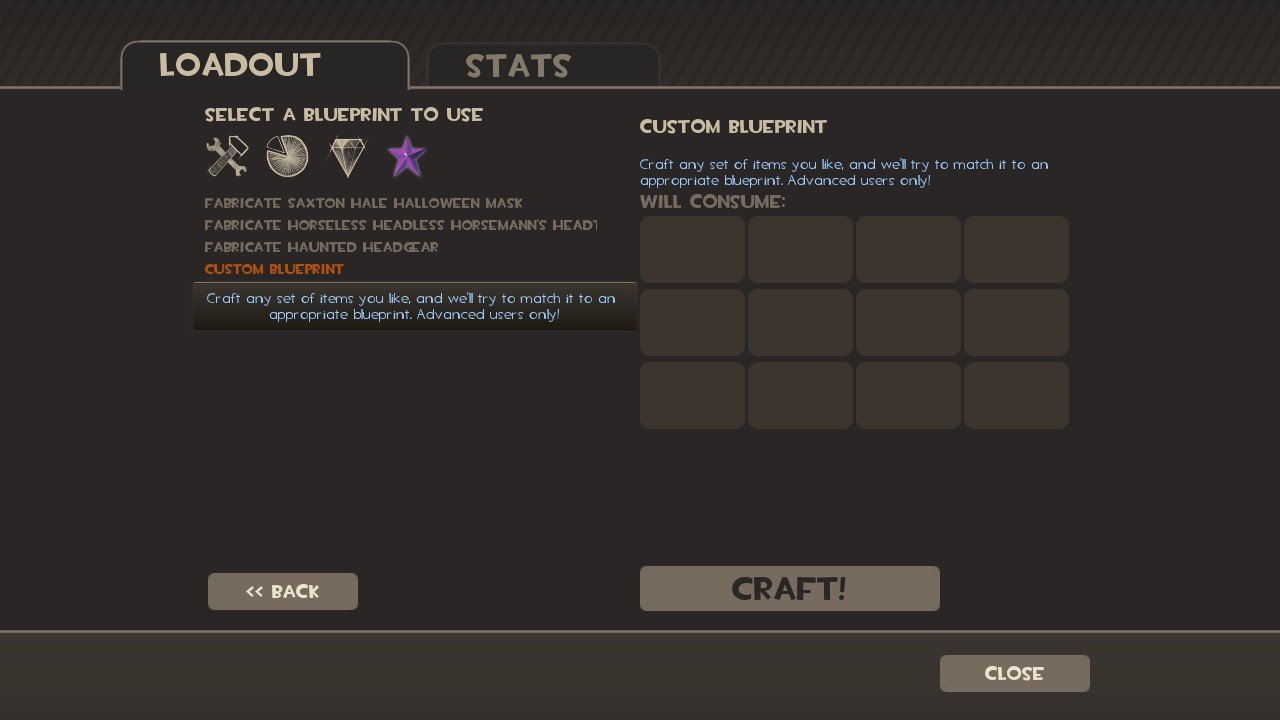The width and height of the screenshot is (1280, 720).
Task: Pick the purple star blueprint category
Action: pos(406,157)
